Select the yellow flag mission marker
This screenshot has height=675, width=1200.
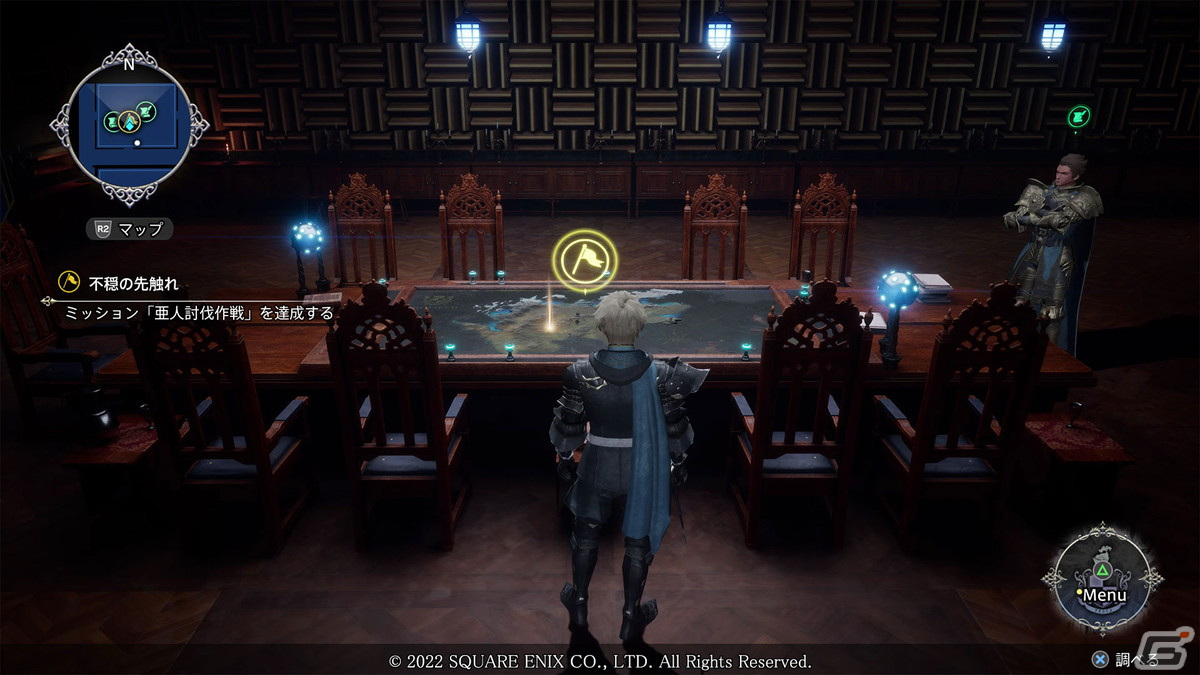click(x=585, y=261)
